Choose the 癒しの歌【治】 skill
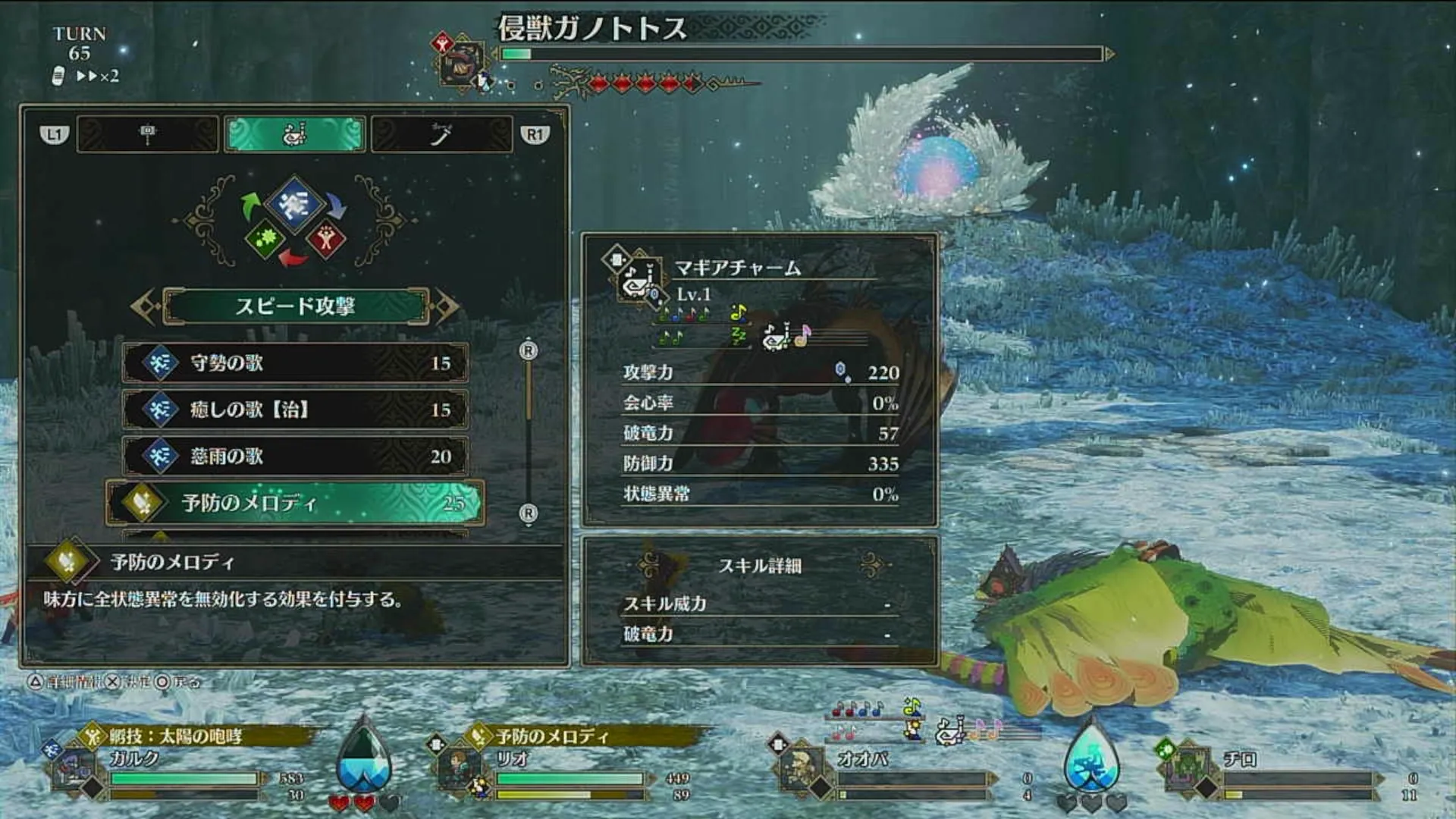1456x819 pixels. pos(295,409)
